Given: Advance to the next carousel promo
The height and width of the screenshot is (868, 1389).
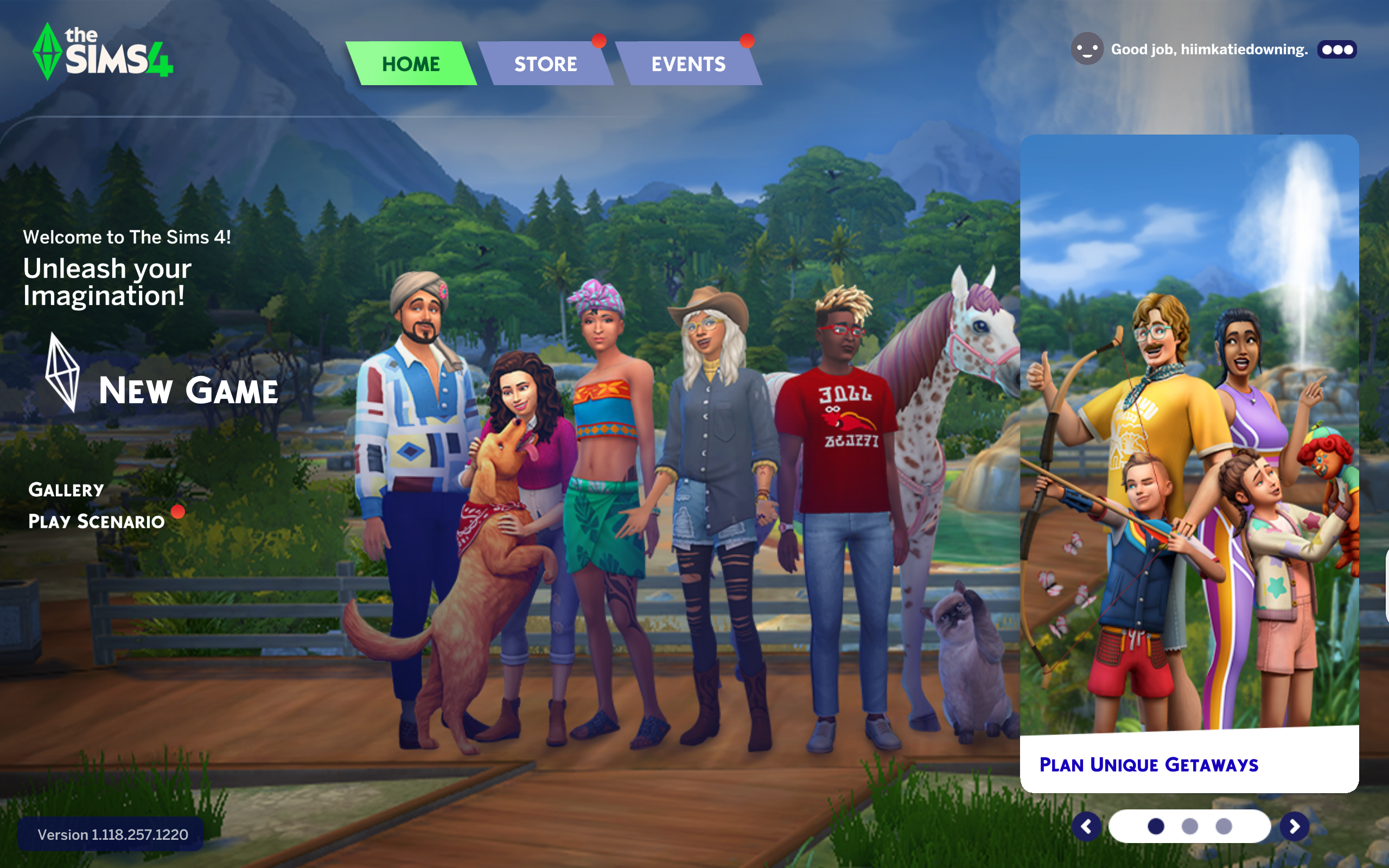Looking at the screenshot, I should [x=1294, y=827].
